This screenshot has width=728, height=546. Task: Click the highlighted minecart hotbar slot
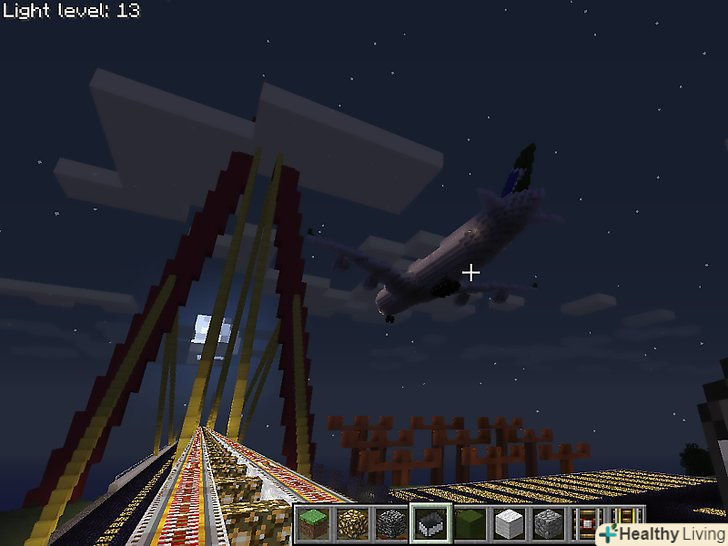429,523
